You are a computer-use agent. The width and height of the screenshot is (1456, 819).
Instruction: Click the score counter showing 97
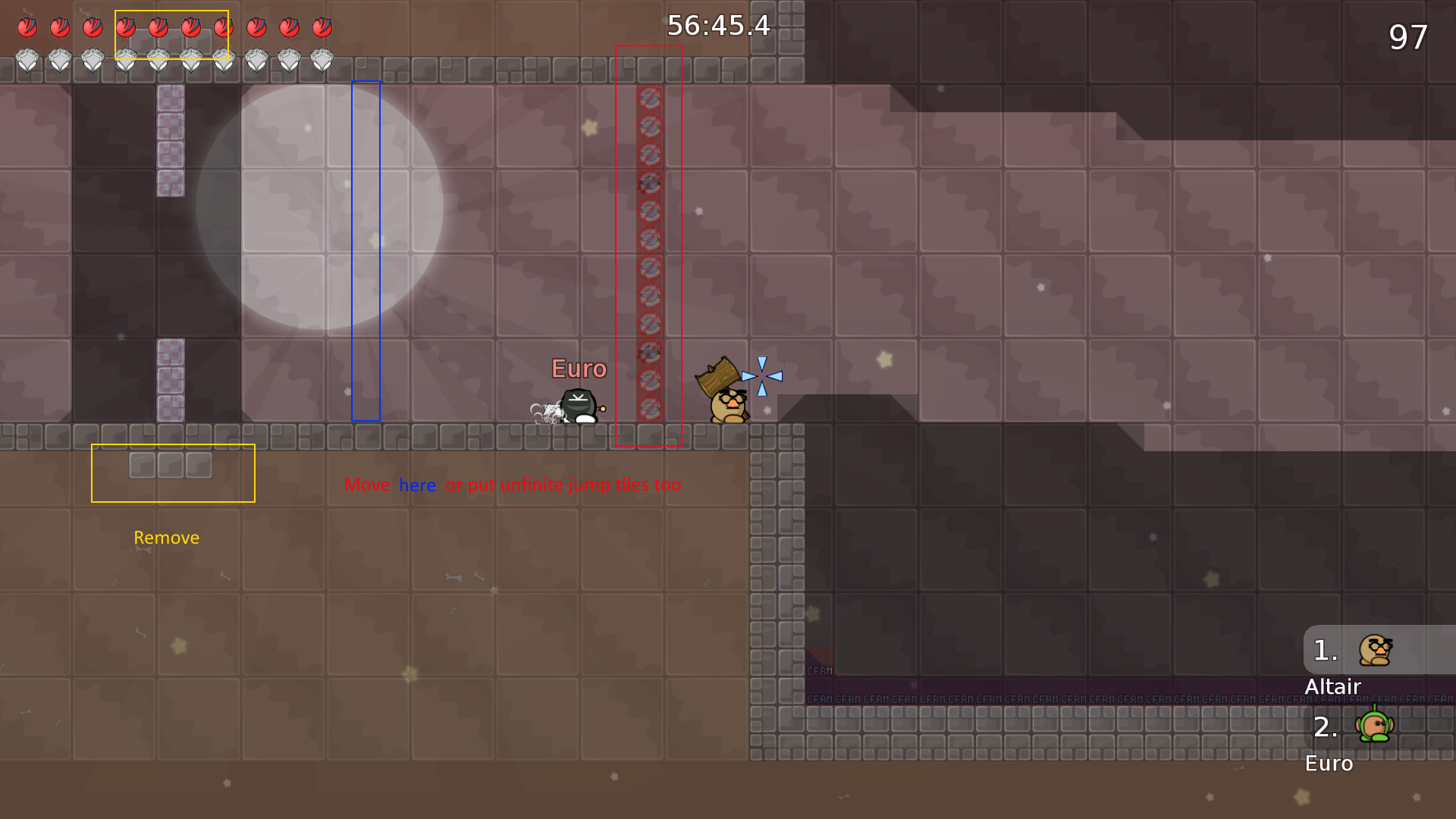tap(1410, 36)
